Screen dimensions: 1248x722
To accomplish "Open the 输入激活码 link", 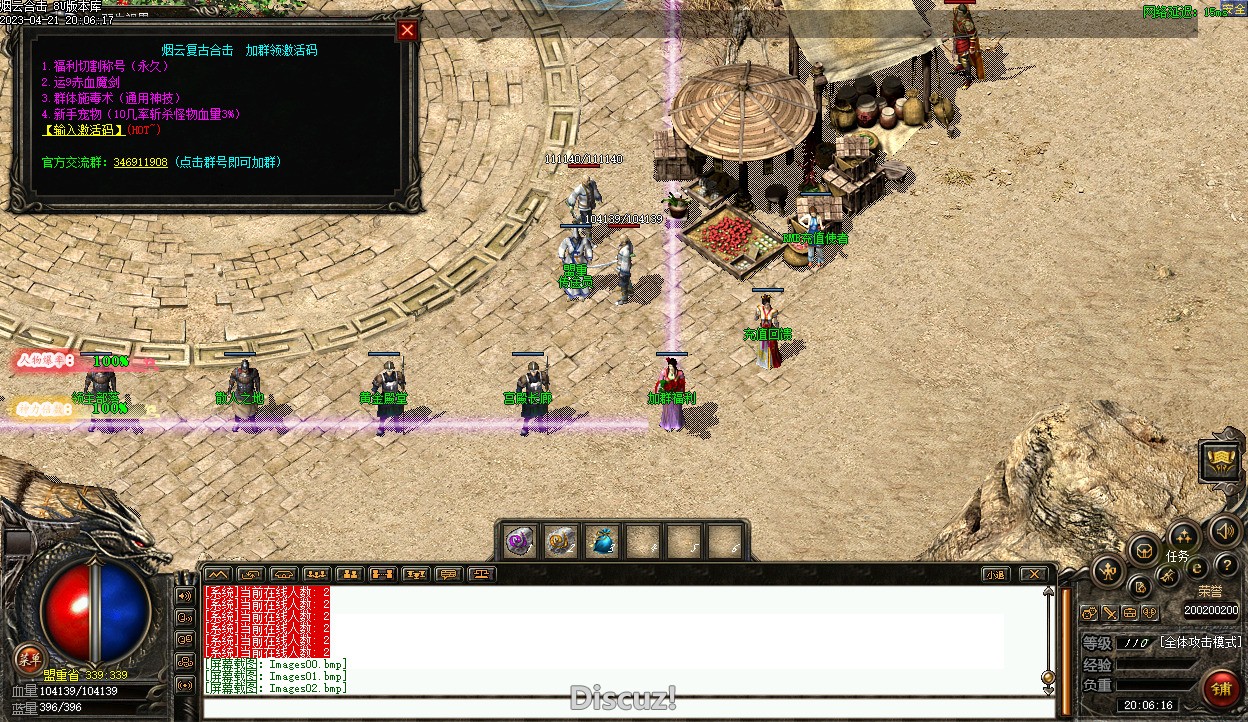I will [83, 130].
